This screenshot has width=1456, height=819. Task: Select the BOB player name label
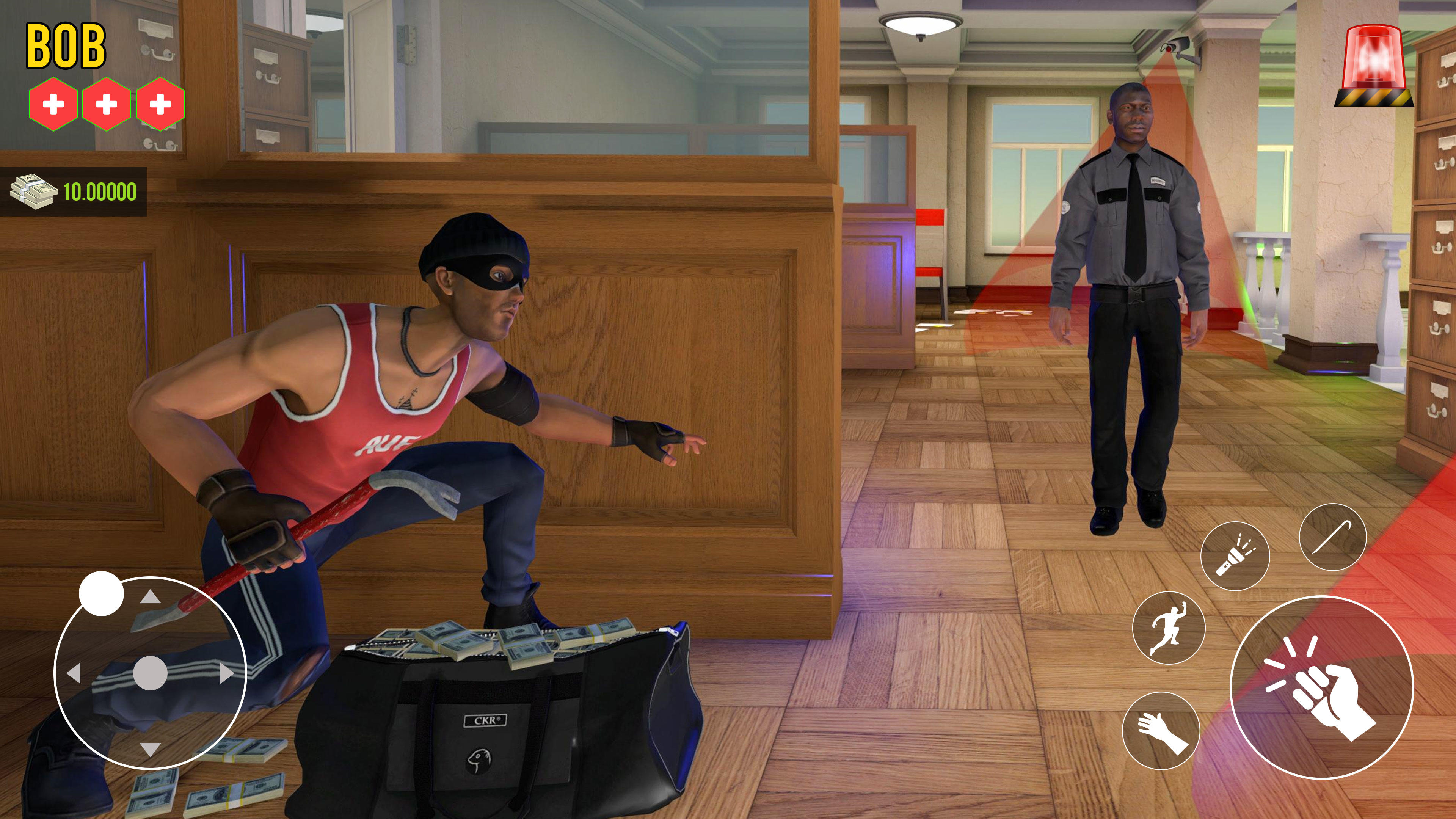66,45
